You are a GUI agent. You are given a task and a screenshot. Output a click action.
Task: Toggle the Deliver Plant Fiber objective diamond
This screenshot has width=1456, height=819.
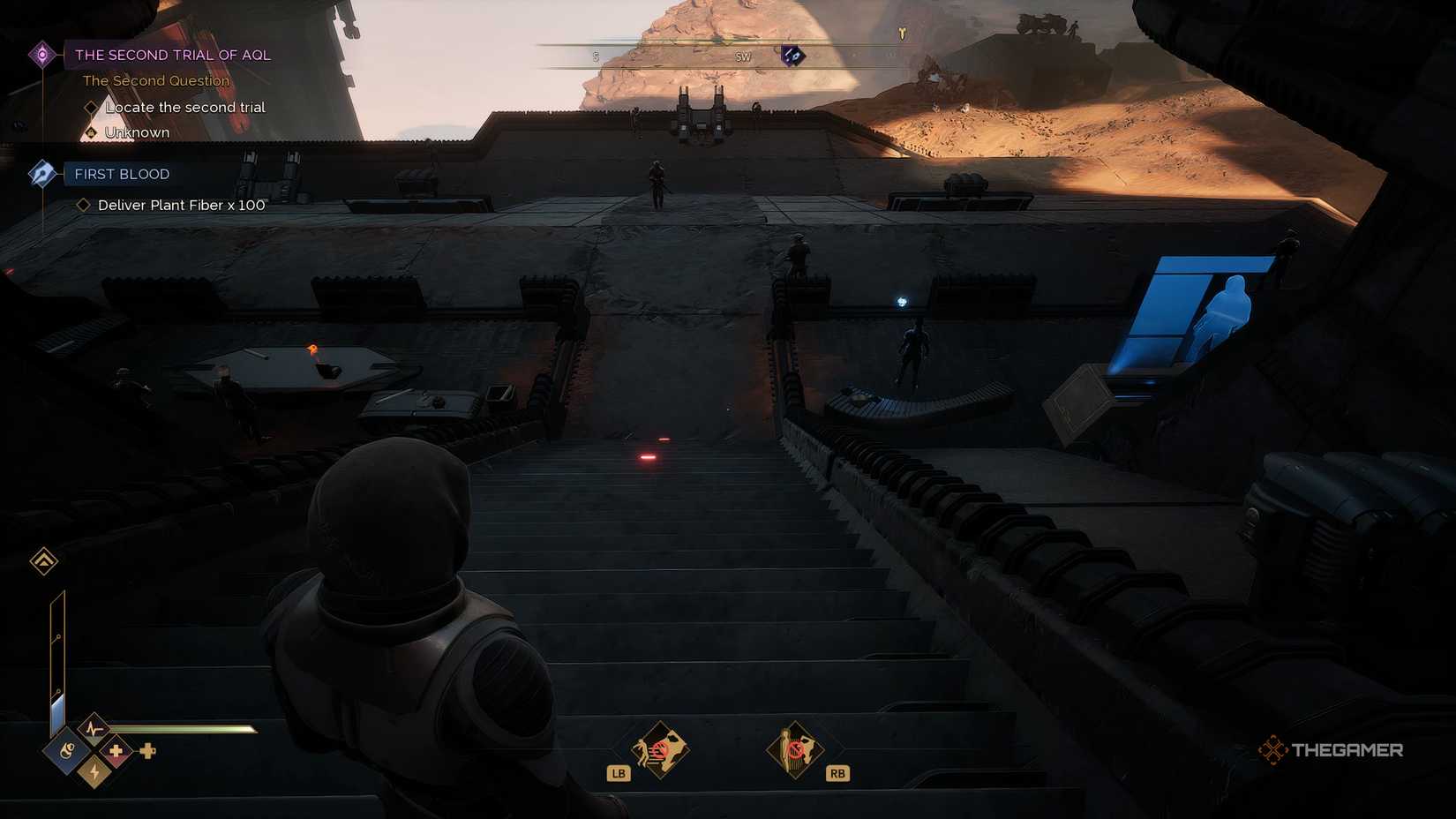tap(85, 205)
